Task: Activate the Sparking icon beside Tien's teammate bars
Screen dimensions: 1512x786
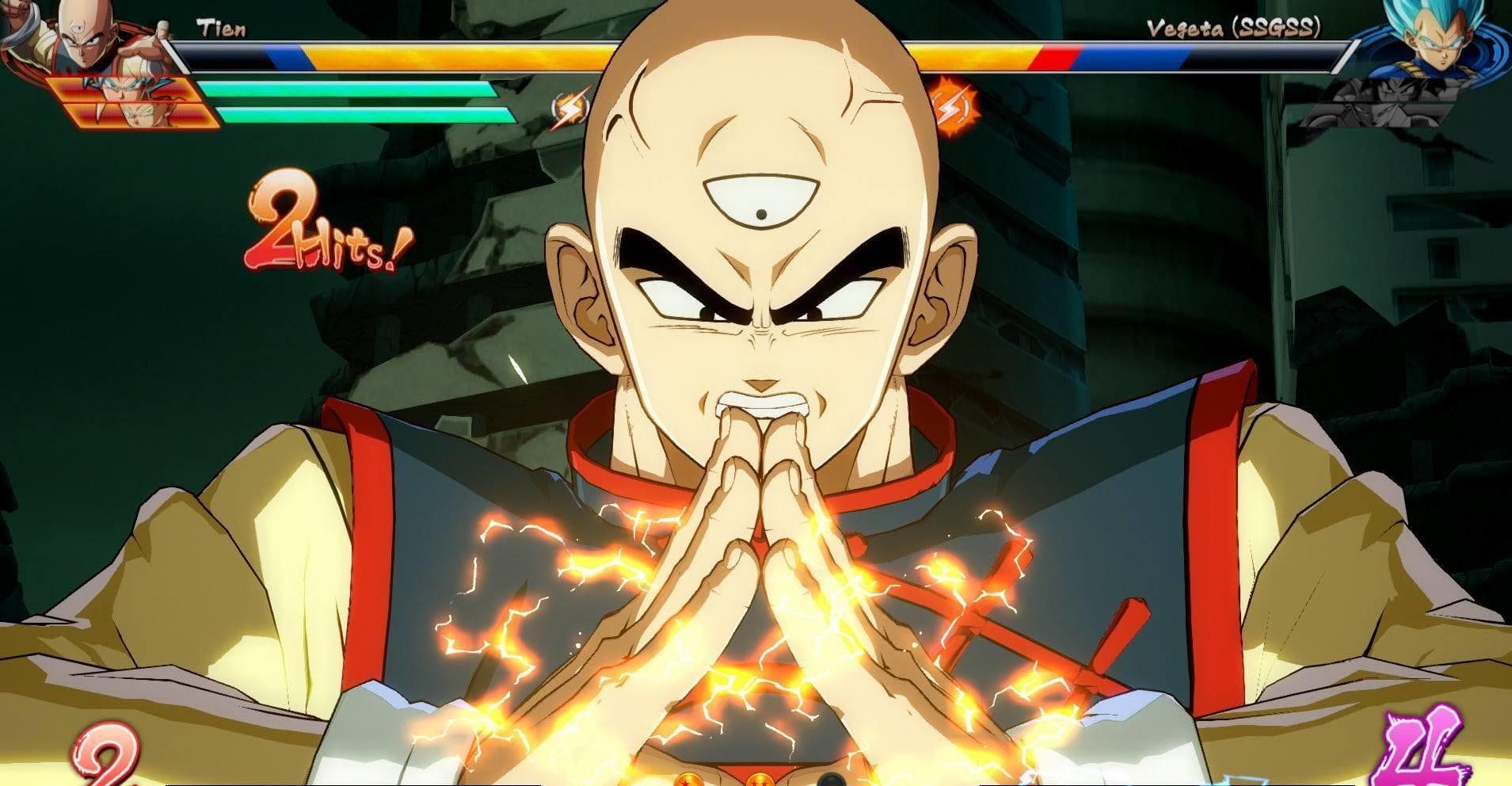Action: pos(570,110)
